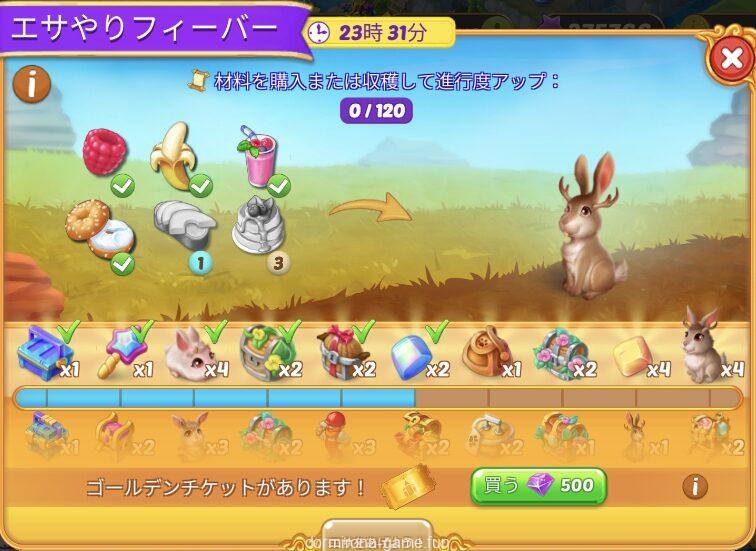756x551 pixels.
Task: Open the orange info button at top left
Action: 32,85
